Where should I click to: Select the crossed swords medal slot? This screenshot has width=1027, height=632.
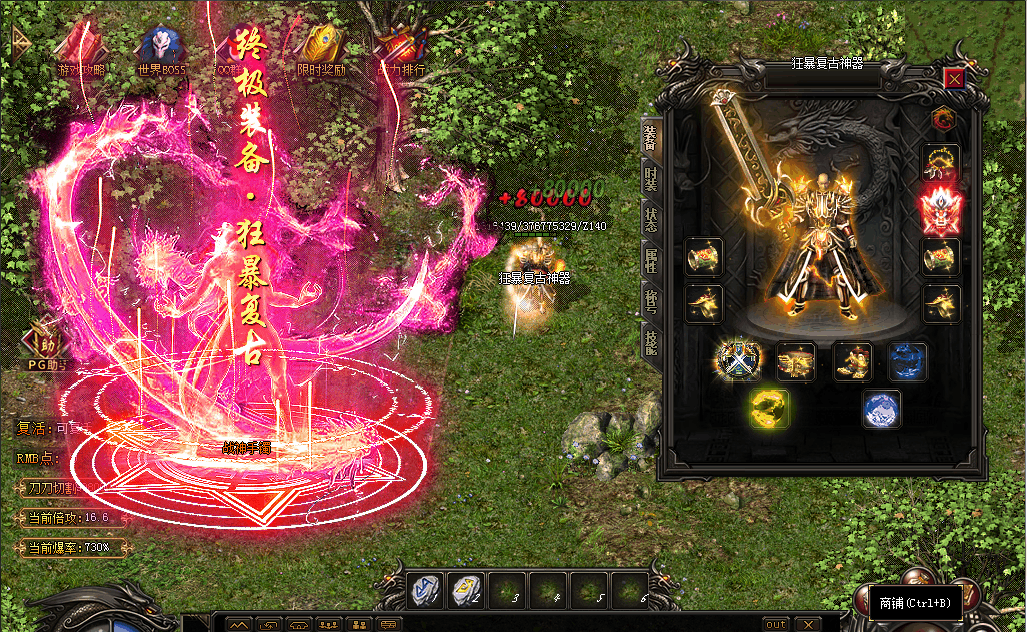click(740, 361)
